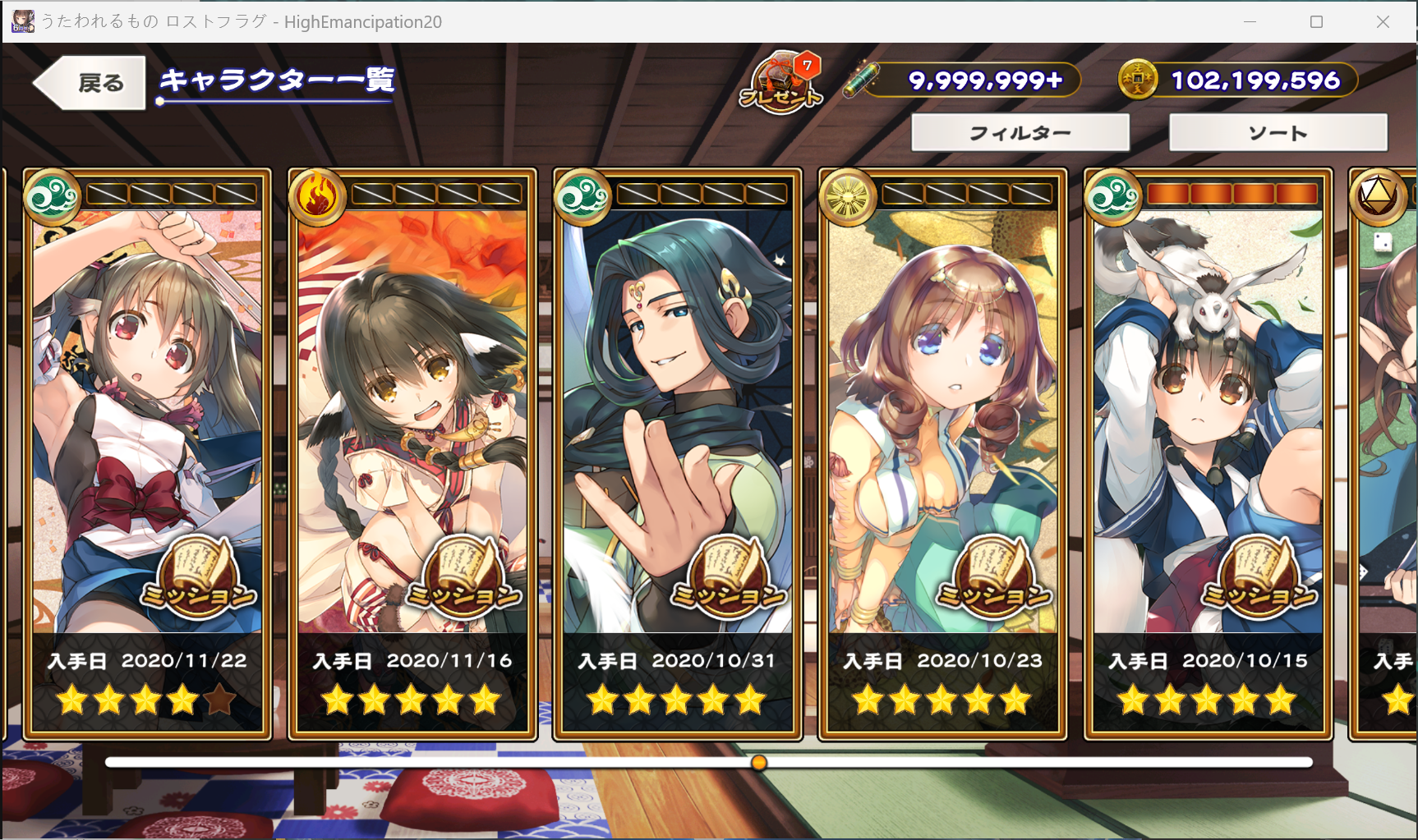Open the フィルター filter options
The height and width of the screenshot is (840, 1418).
(1020, 133)
